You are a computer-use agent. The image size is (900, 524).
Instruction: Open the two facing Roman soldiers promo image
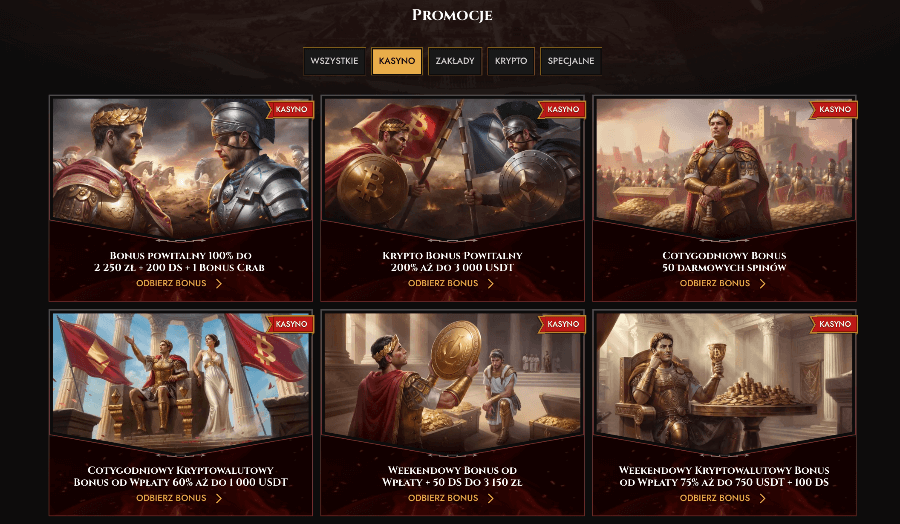180,165
